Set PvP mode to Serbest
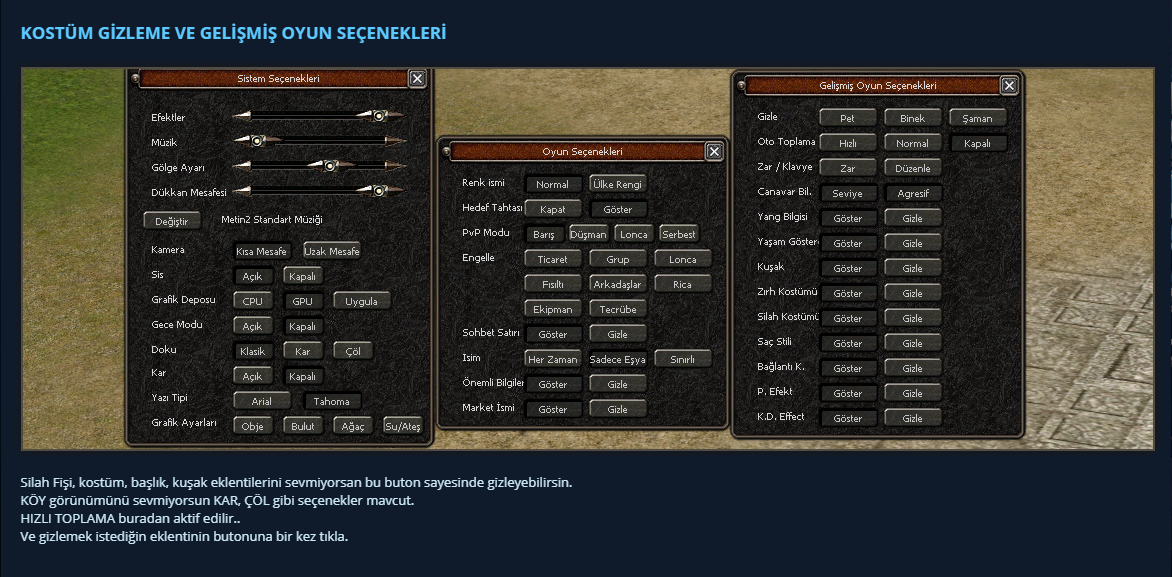Image resolution: width=1172 pixels, height=577 pixels. pos(678,234)
